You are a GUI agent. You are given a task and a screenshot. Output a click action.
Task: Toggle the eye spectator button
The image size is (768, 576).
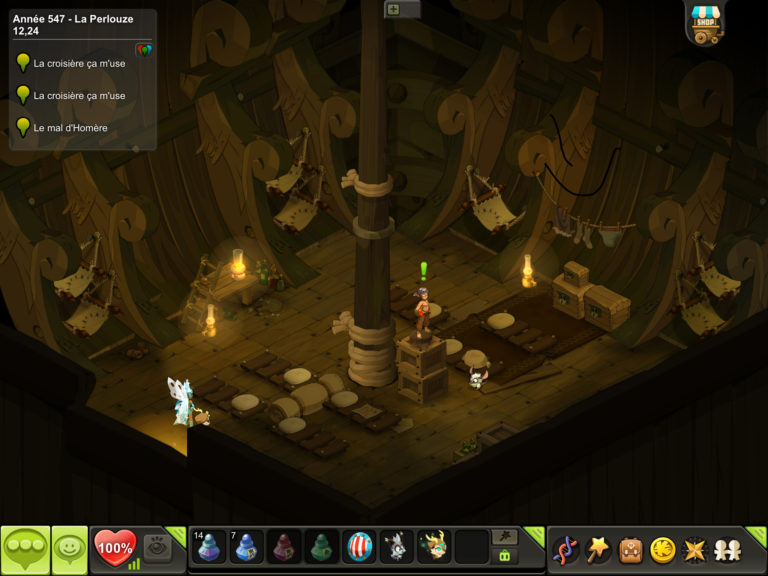(x=157, y=547)
